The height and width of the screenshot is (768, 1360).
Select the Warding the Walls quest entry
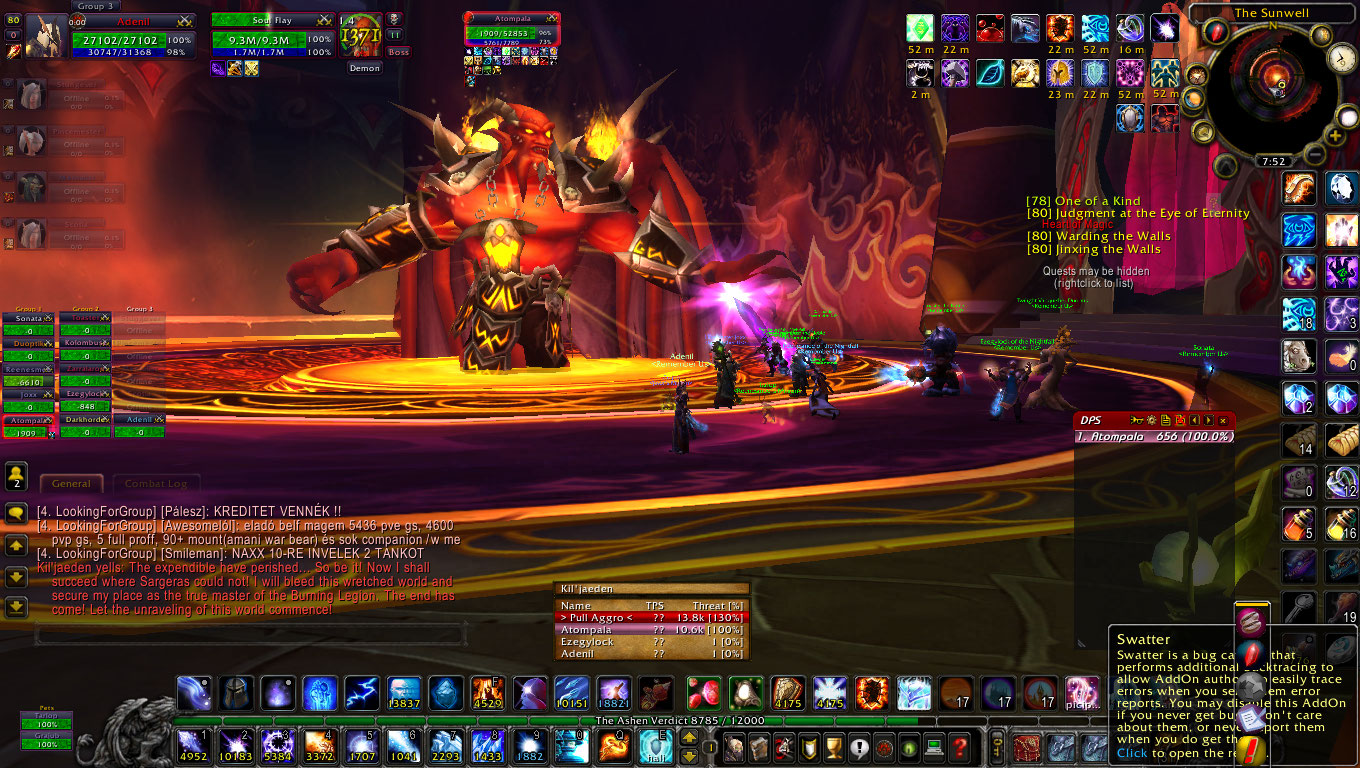1099,237
